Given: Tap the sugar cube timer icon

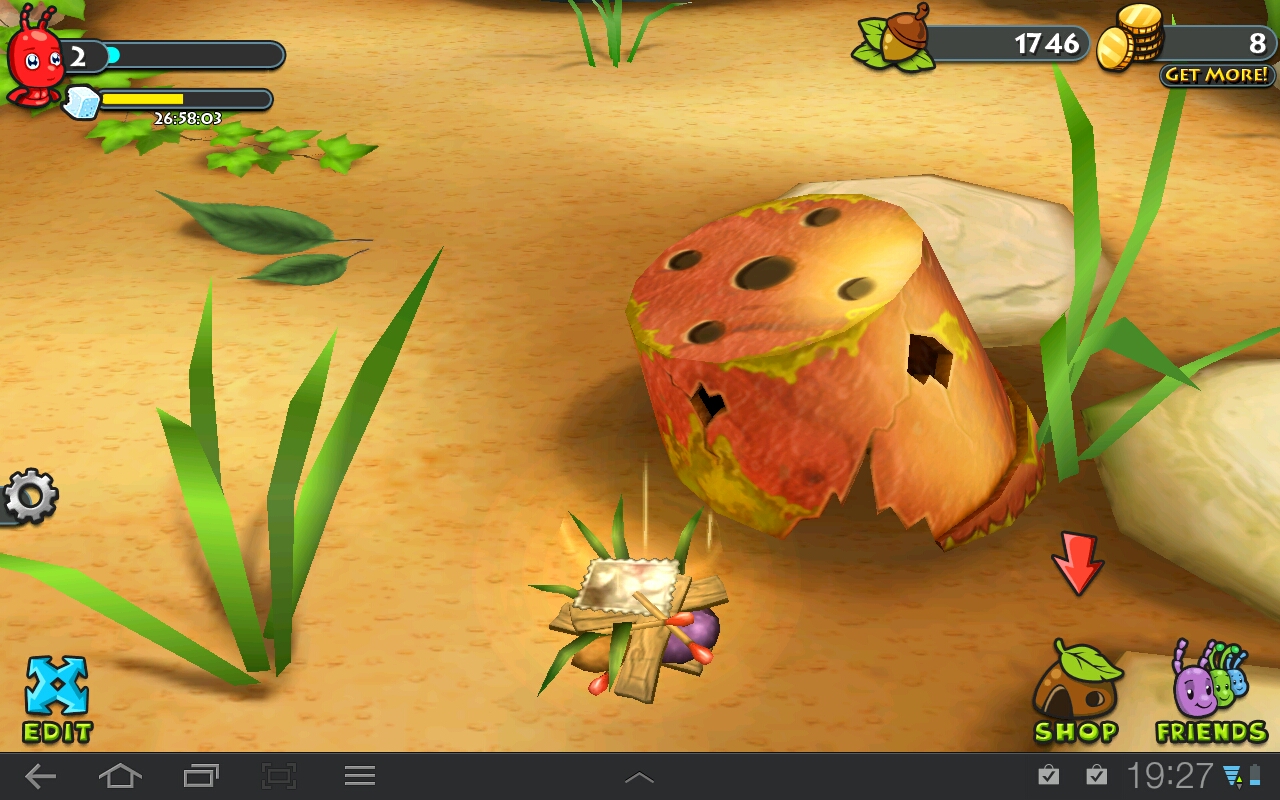Looking at the screenshot, I should [x=82, y=101].
